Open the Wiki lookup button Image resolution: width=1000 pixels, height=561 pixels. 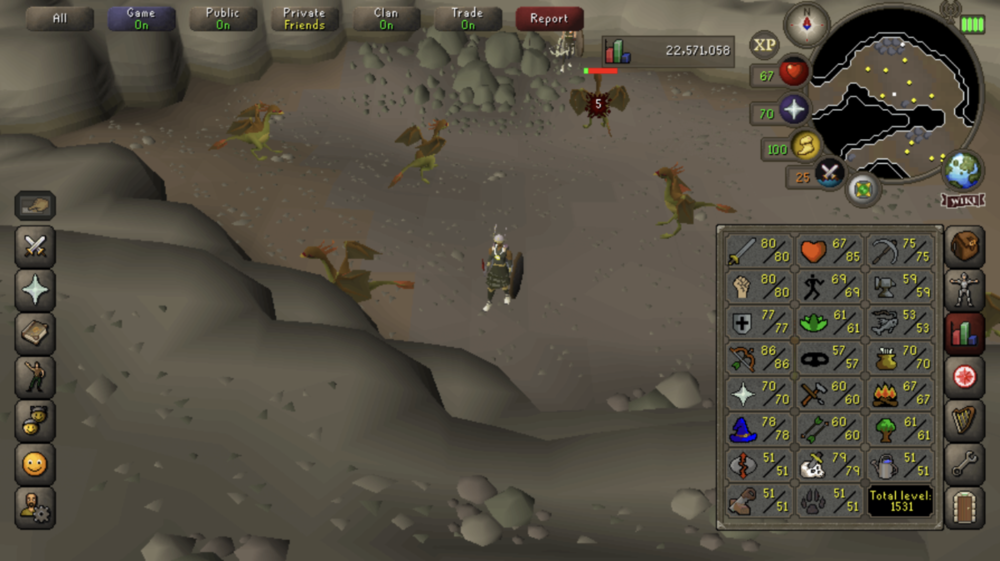pos(962,200)
